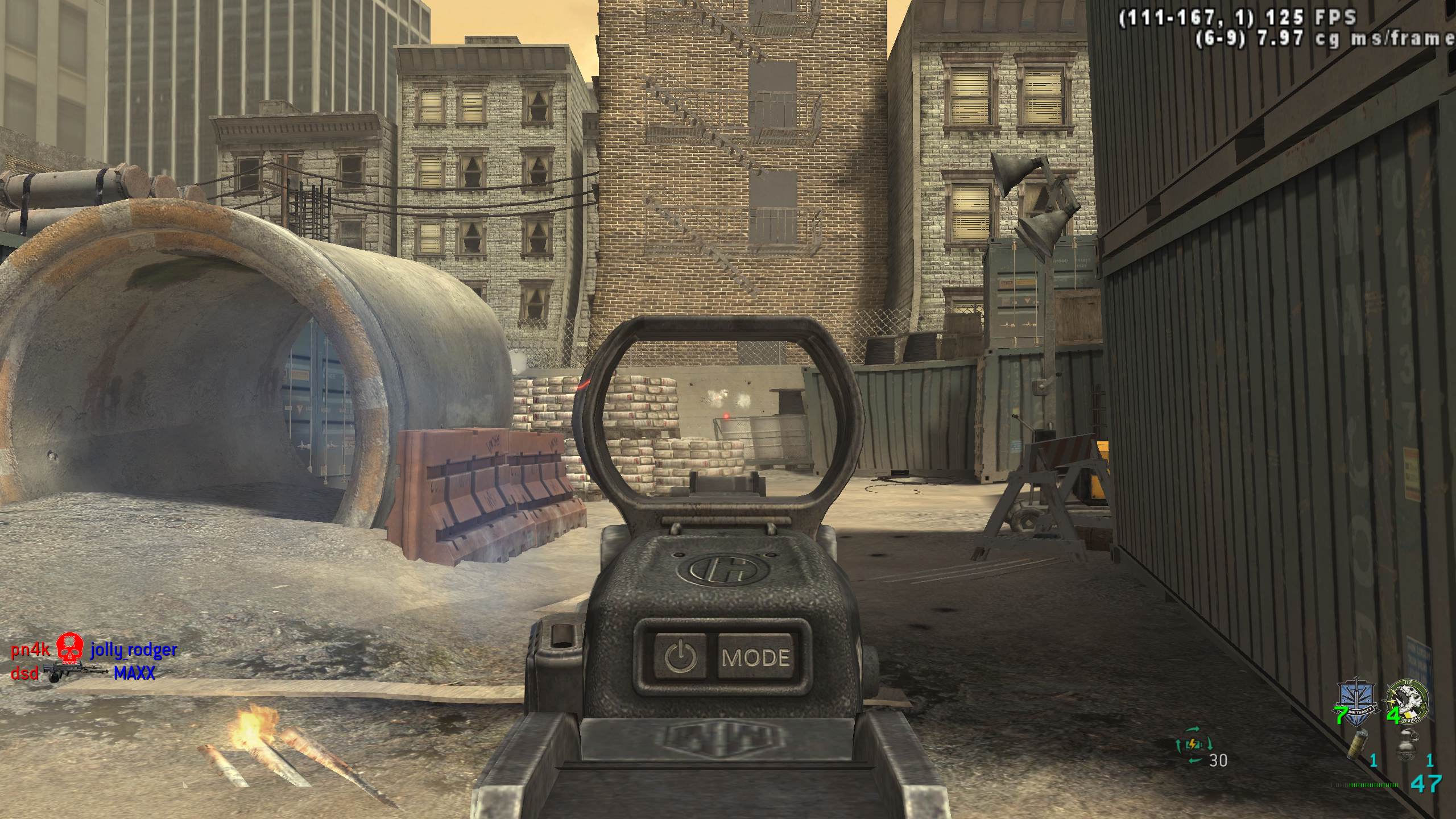Click the machine gun icon in killfeed
Screen dimensions: 1456x819
pyautogui.click(x=76, y=672)
